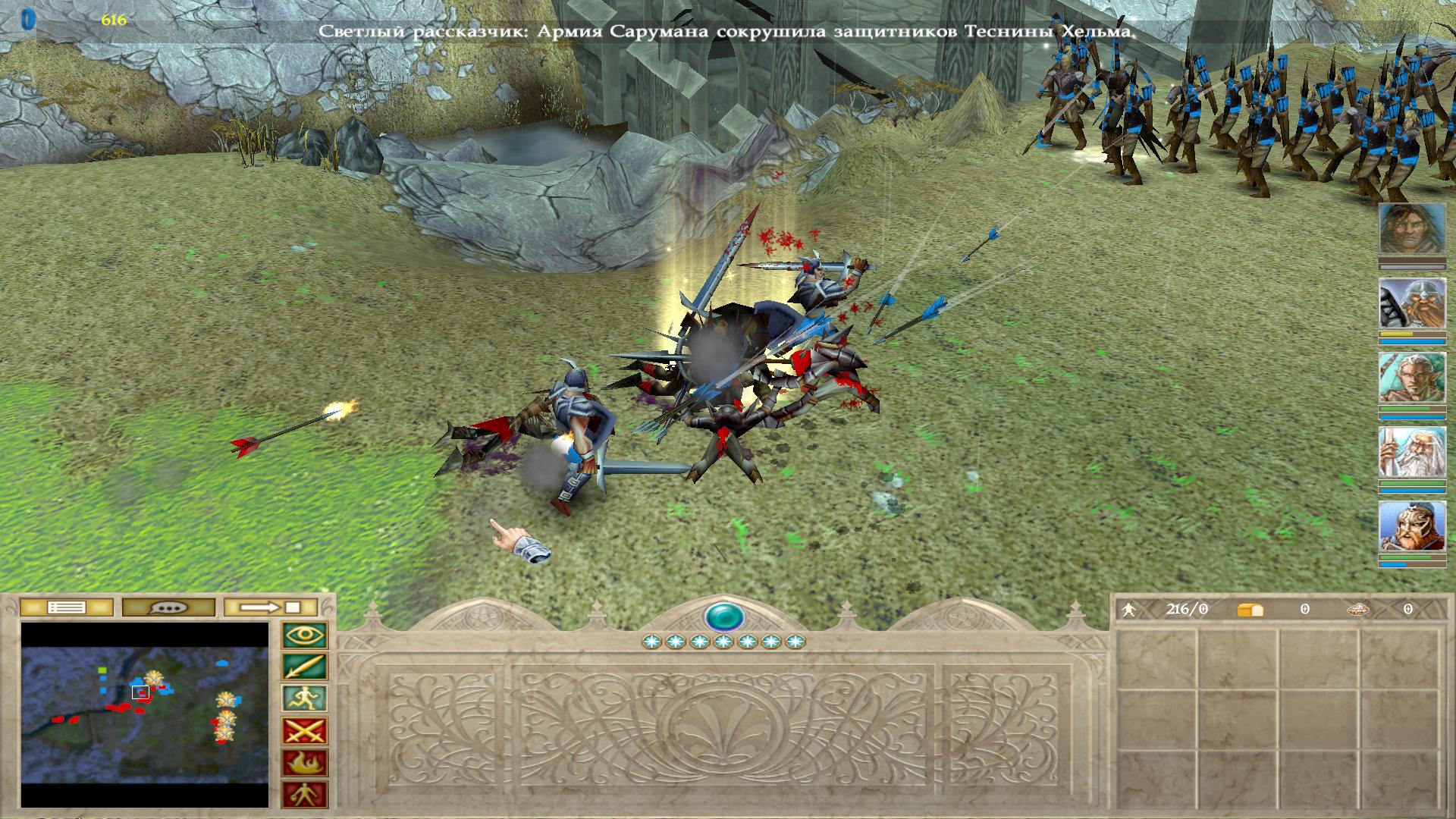Open the objectives list button

coord(66,607)
